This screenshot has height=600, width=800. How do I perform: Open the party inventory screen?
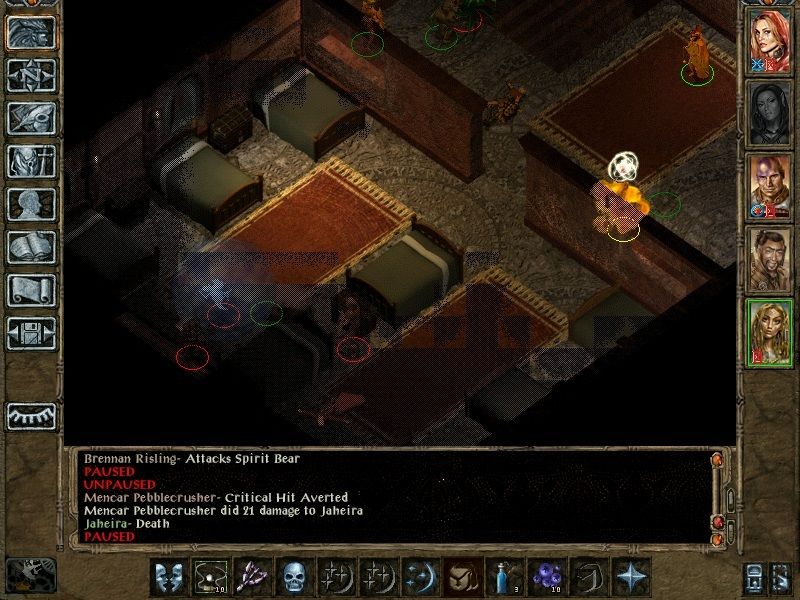[31, 162]
